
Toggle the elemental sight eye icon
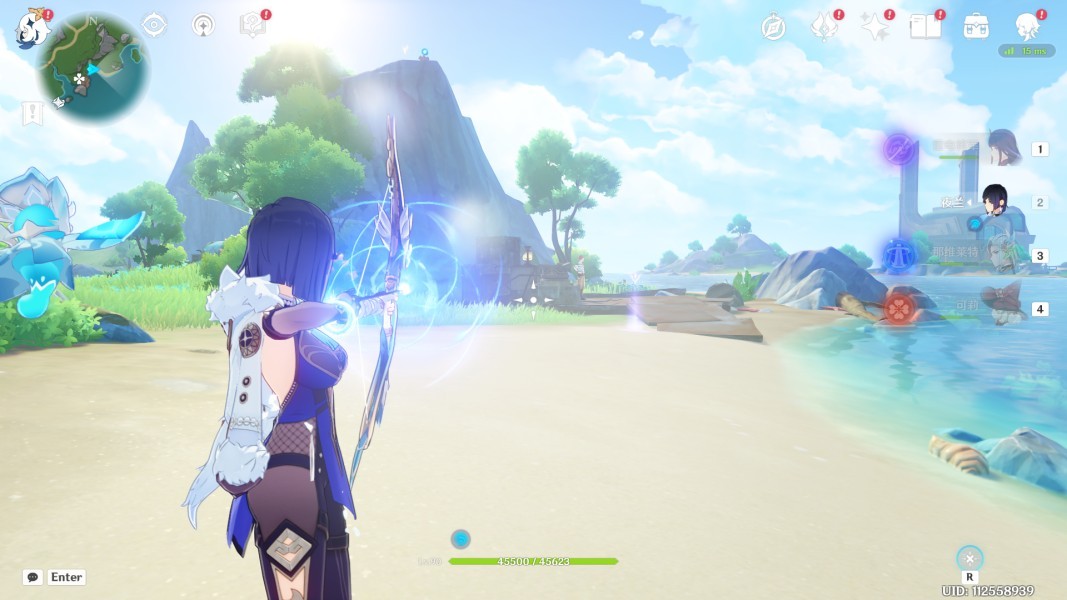tap(154, 25)
